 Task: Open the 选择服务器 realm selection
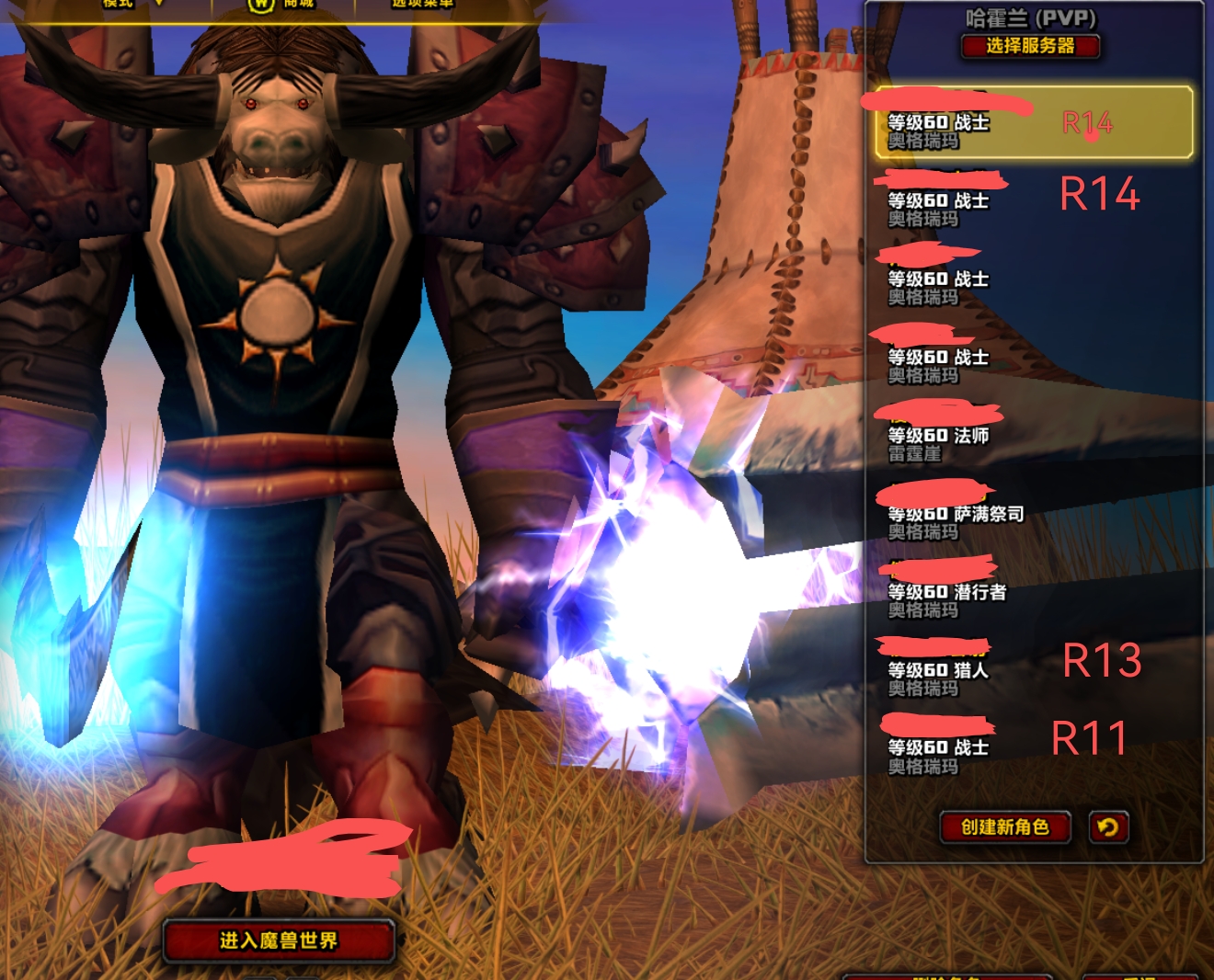(1030, 46)
